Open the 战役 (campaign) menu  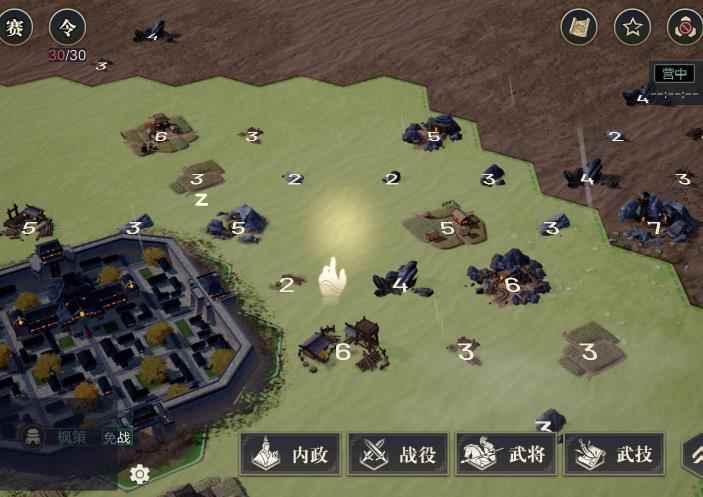(398, 455)
